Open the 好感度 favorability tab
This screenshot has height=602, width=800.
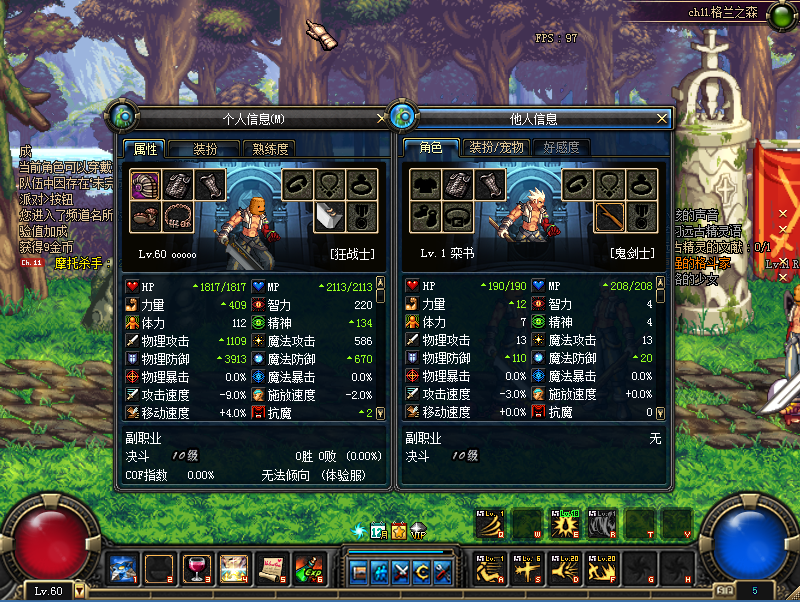pos(561,148)
